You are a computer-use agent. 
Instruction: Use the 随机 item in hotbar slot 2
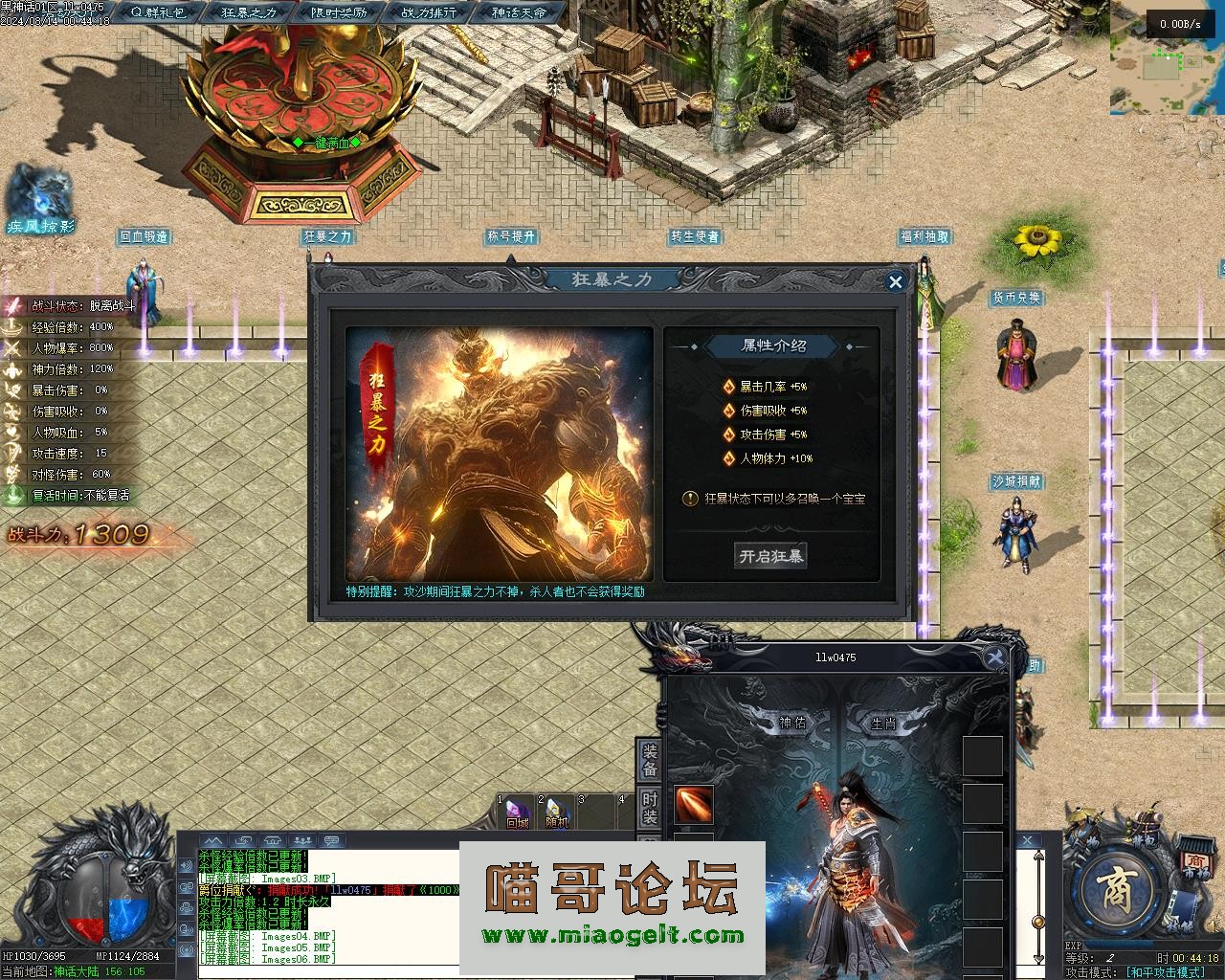(557, 812)
